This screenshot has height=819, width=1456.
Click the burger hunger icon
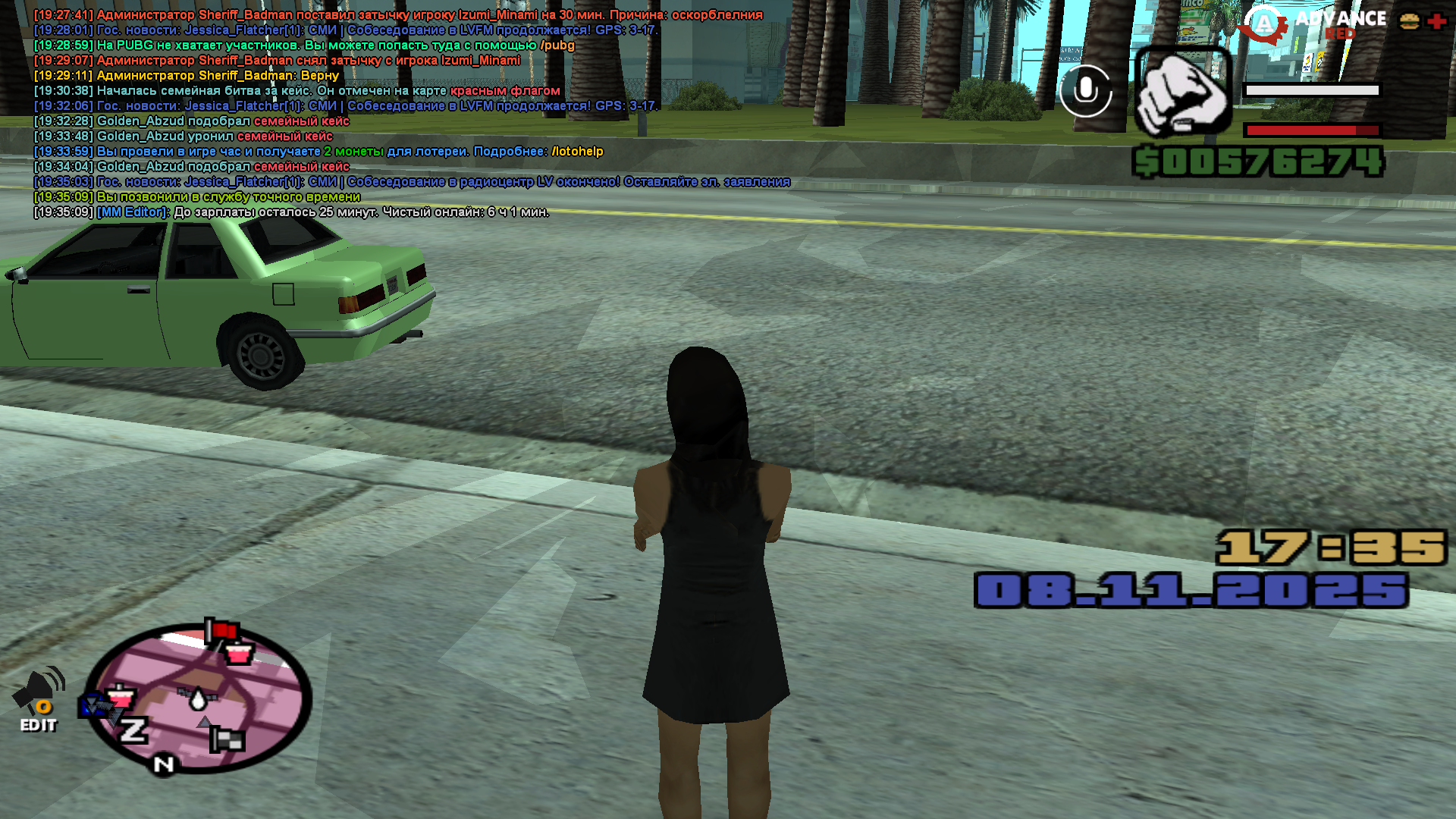click(x=1409, y=21)
